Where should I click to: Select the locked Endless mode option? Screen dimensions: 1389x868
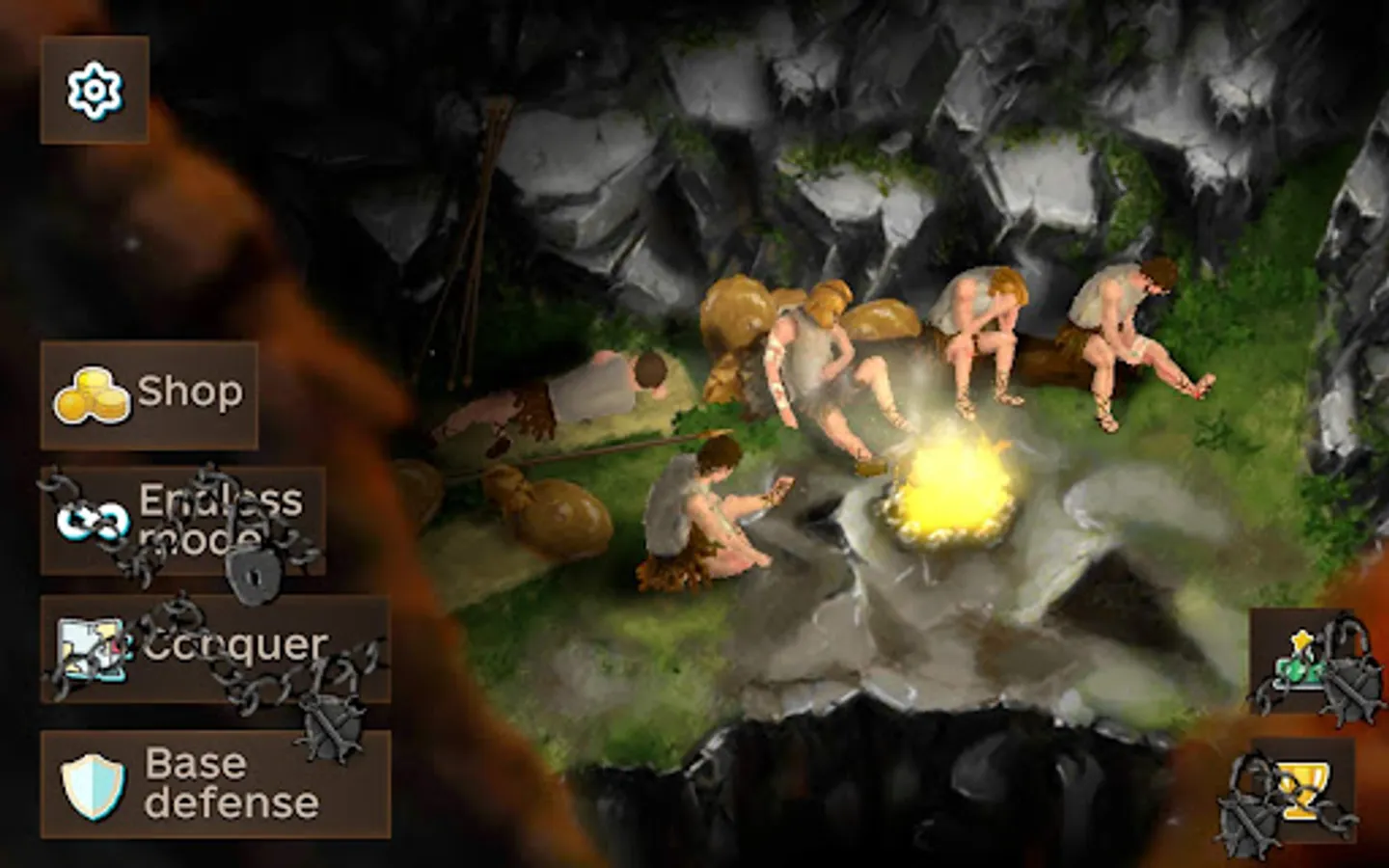183,519
